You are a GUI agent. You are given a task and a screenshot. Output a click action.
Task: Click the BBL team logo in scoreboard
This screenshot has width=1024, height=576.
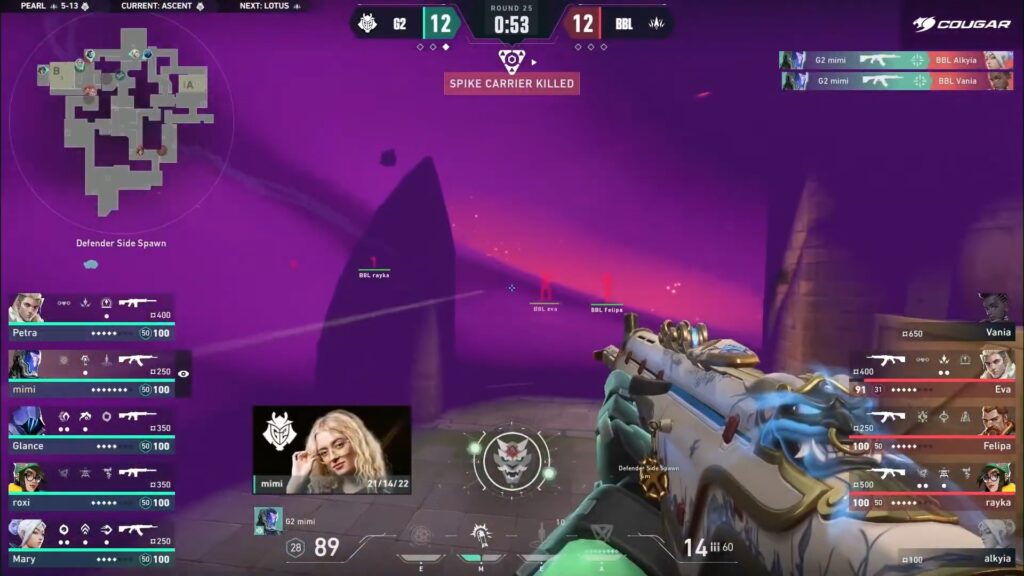[x=656, y=22]
